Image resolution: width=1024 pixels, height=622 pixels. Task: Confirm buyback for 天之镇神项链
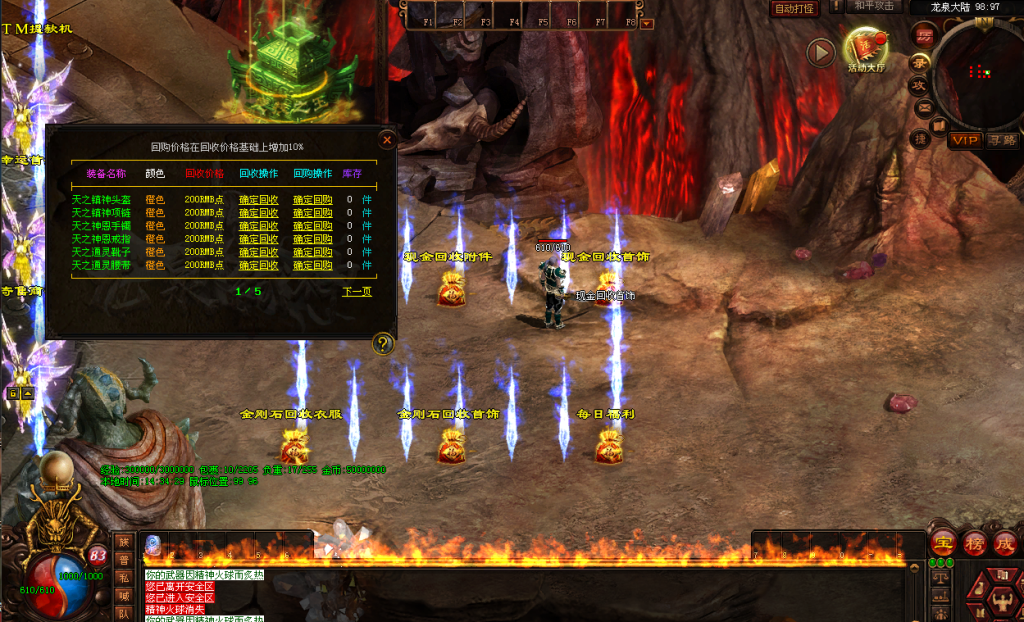coord(312,213)
